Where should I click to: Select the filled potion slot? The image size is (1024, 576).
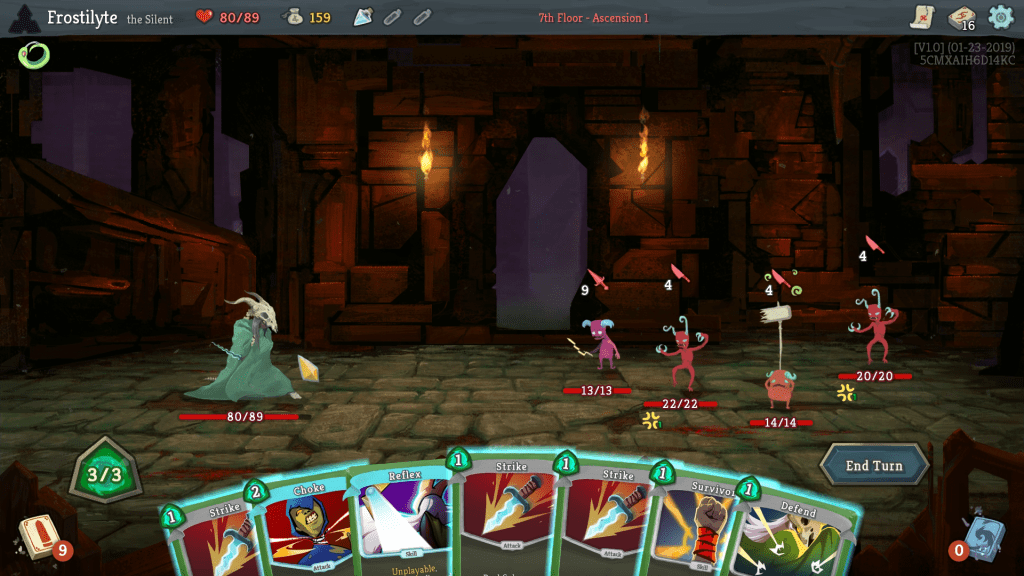tap(363, 17)
